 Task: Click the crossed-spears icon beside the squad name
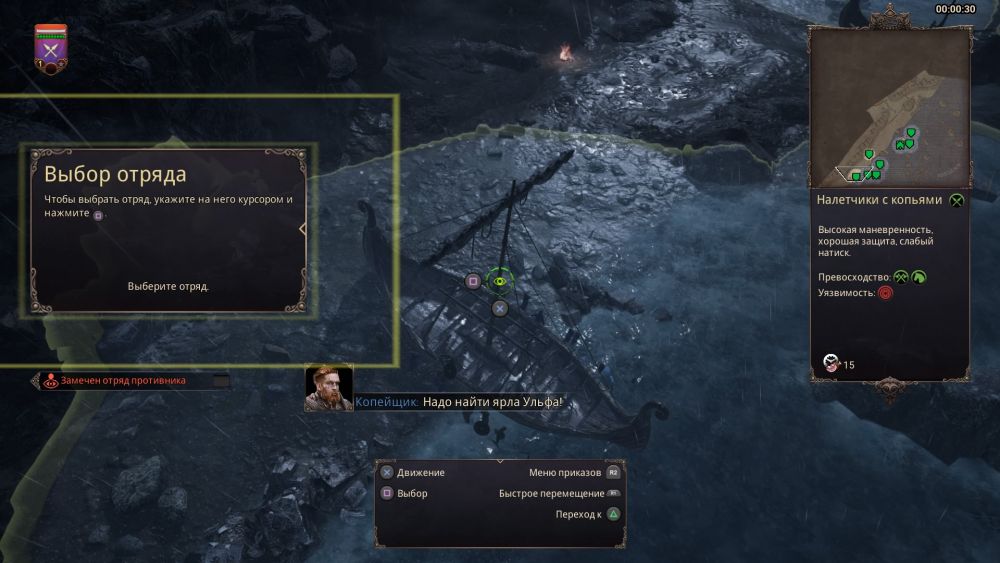point(957,200)
